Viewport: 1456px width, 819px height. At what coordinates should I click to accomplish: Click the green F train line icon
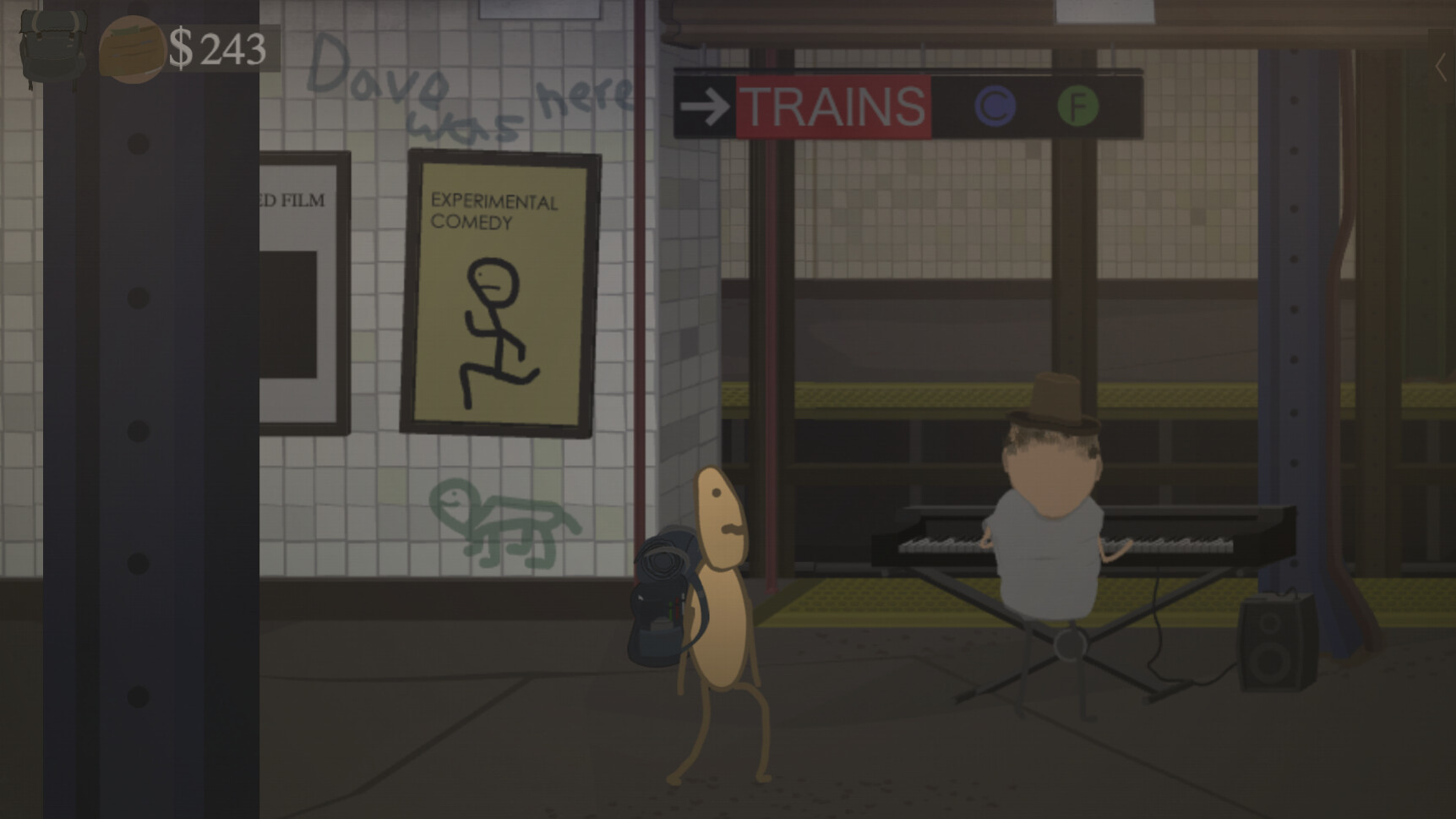tap(1077, 106)
